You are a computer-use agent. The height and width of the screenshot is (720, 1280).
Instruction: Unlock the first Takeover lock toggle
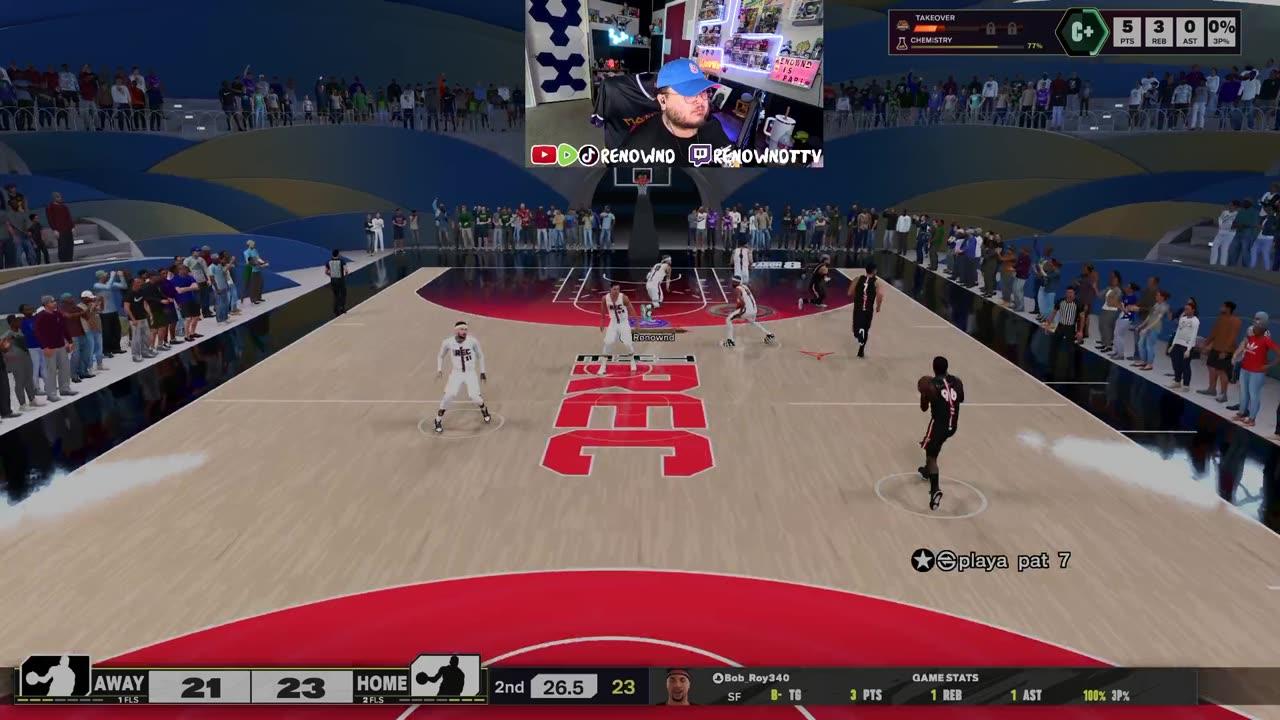(991, 28)
